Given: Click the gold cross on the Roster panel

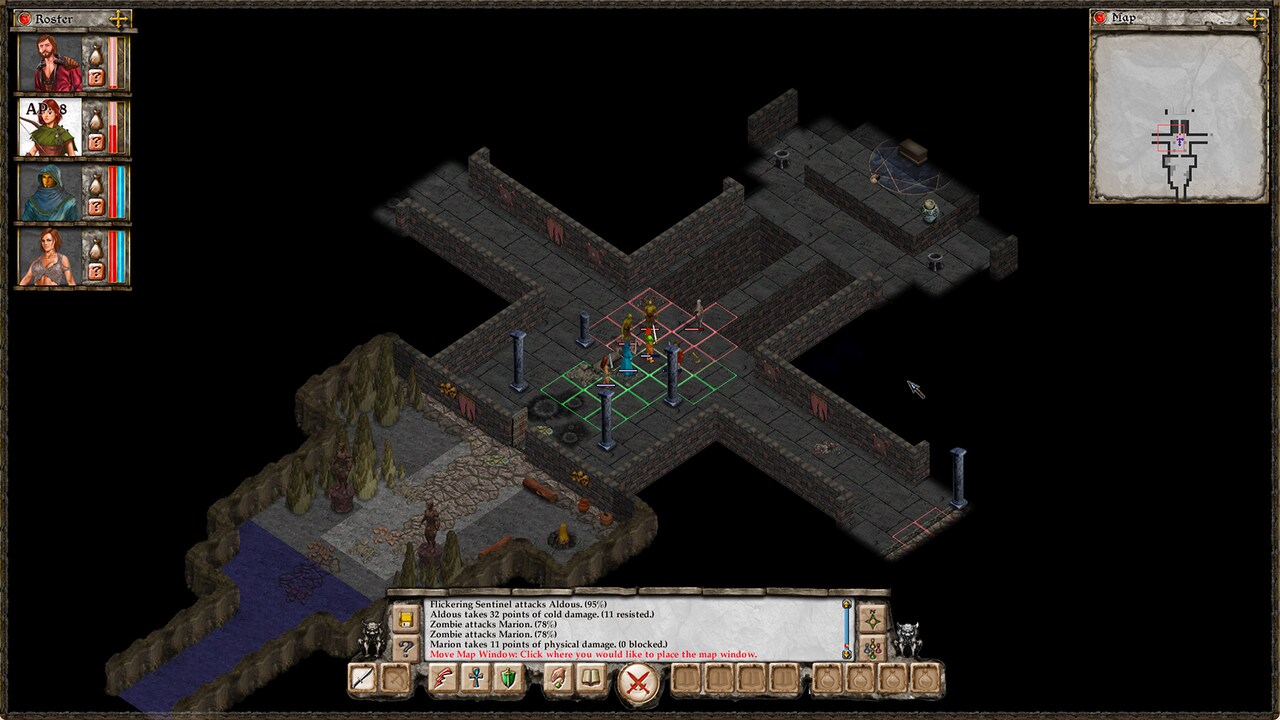Looking at the screenshot, I should point(119,18).
